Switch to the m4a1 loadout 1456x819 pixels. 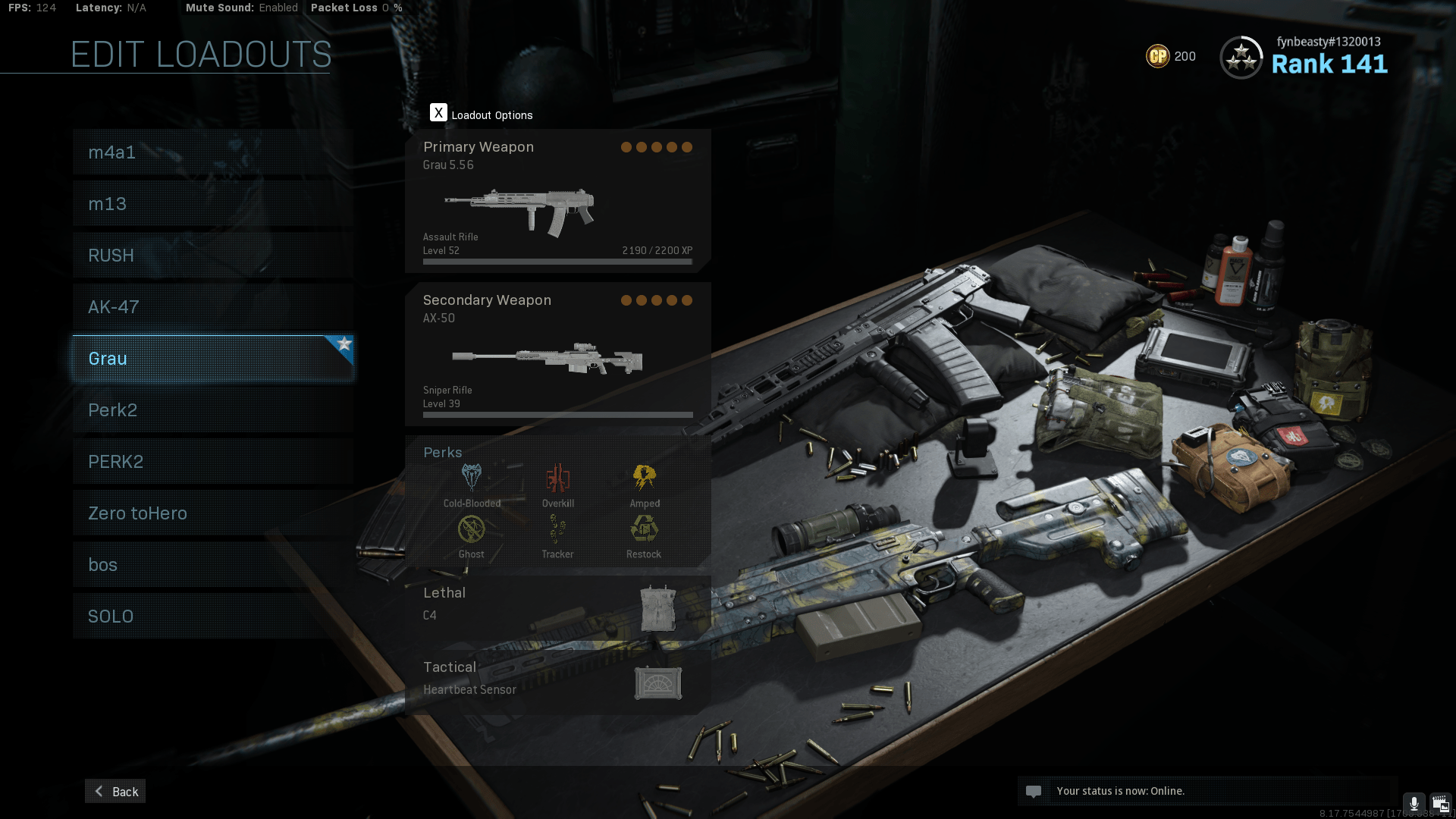(212, 152)
